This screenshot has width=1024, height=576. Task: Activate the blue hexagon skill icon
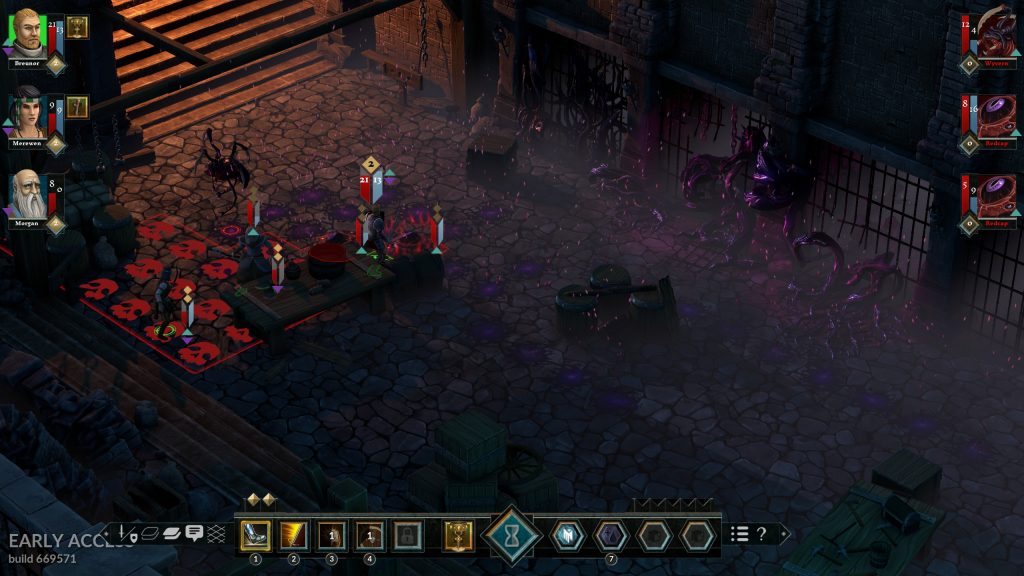click(567, 536)
